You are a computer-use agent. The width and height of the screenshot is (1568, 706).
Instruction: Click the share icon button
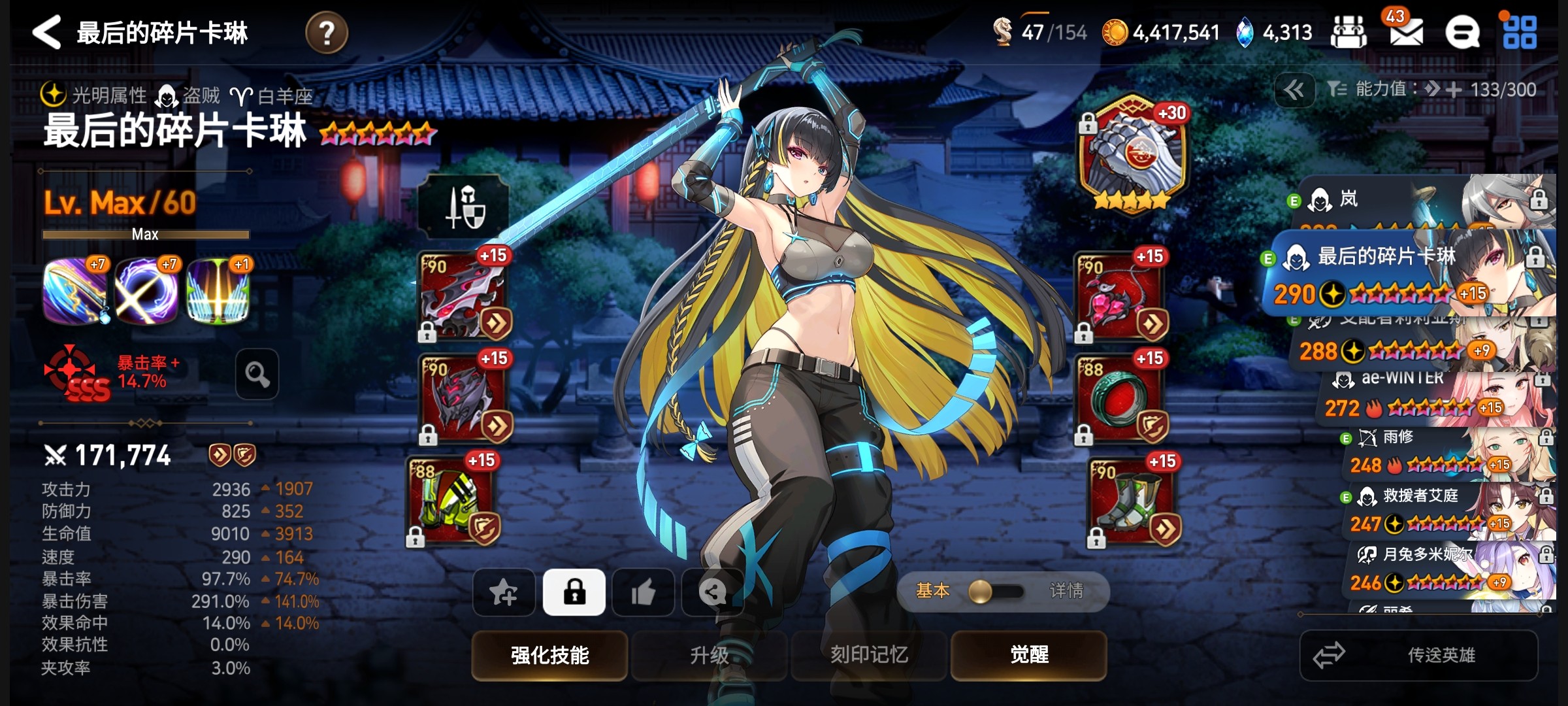coord(712,592)
